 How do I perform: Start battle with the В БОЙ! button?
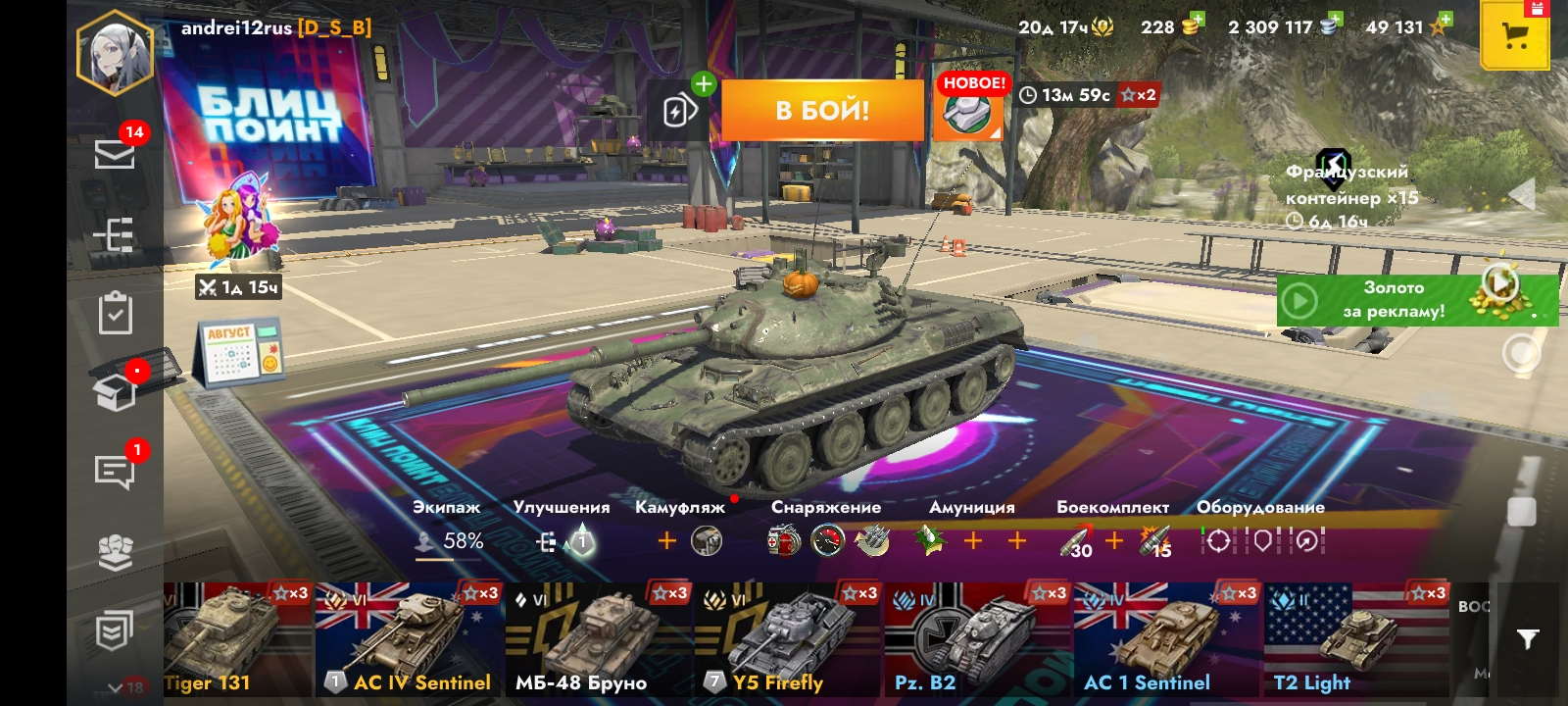[822, 111]
